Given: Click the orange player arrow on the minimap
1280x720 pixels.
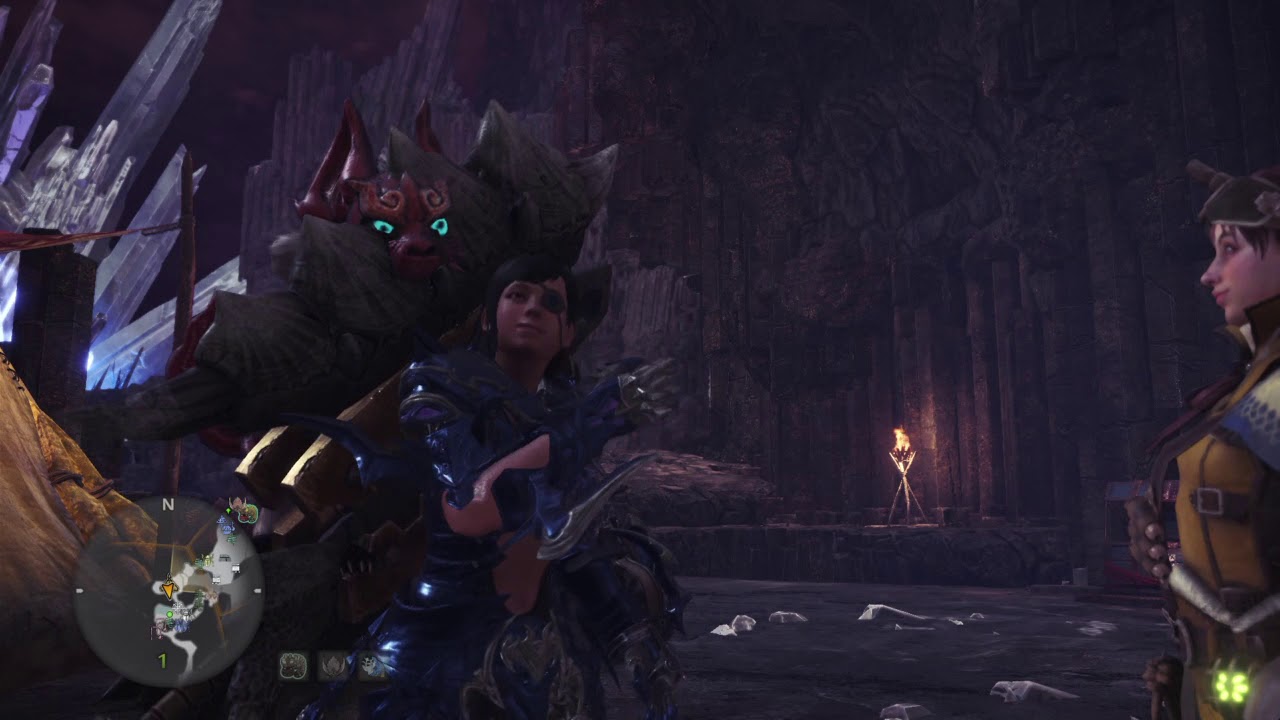Looking at the screenshot, I should [x=168, y=590].
